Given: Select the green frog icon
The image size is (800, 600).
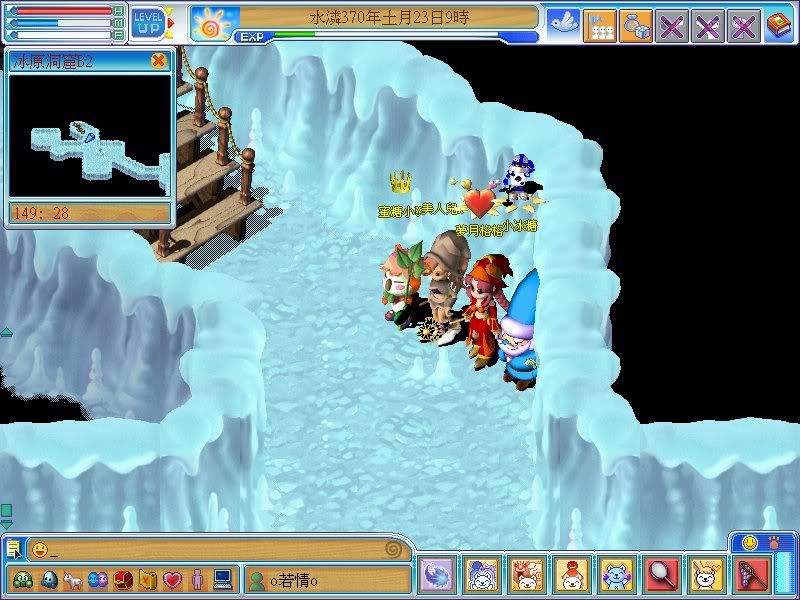Looking at the screenshot, I should coord(22,579).
